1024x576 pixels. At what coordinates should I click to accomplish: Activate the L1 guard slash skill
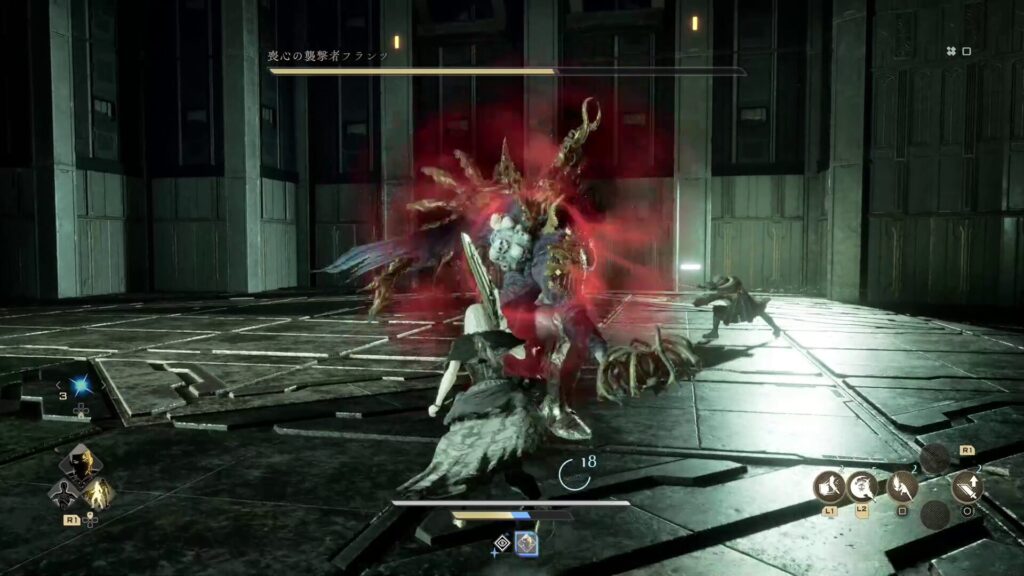point(830,487)
